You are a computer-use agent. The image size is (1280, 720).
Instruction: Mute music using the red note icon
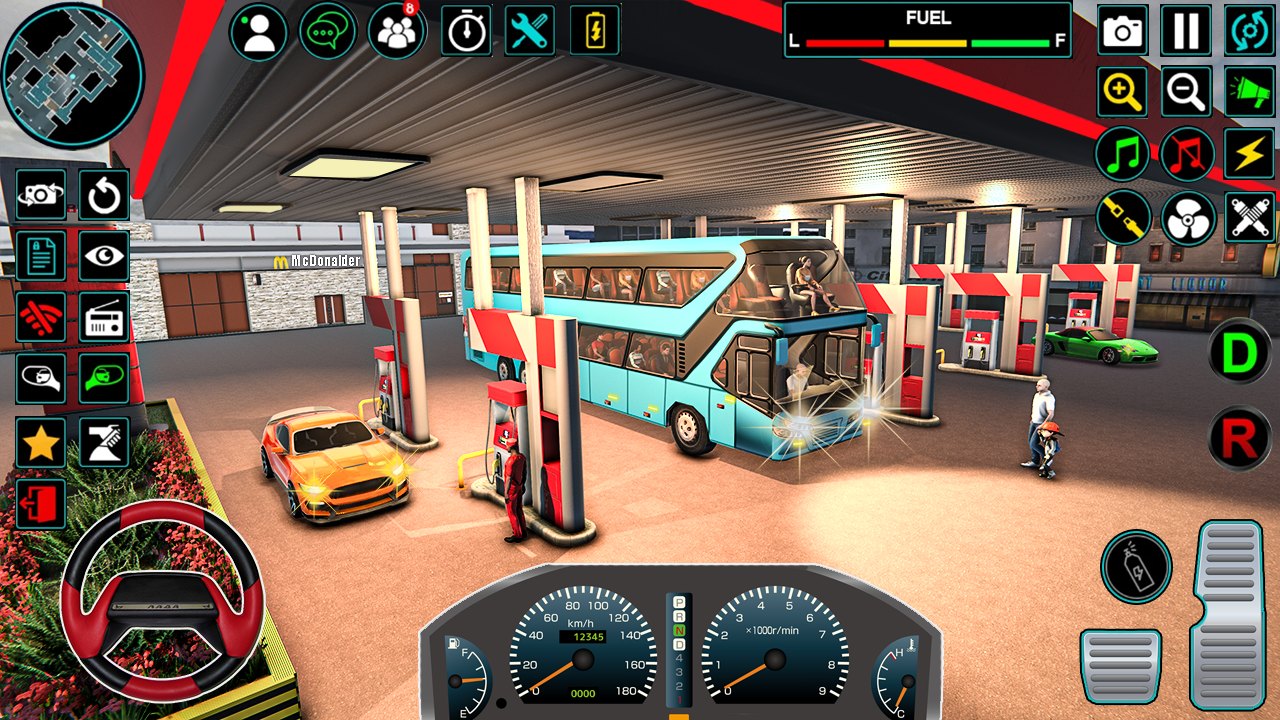coord(1186,155)
